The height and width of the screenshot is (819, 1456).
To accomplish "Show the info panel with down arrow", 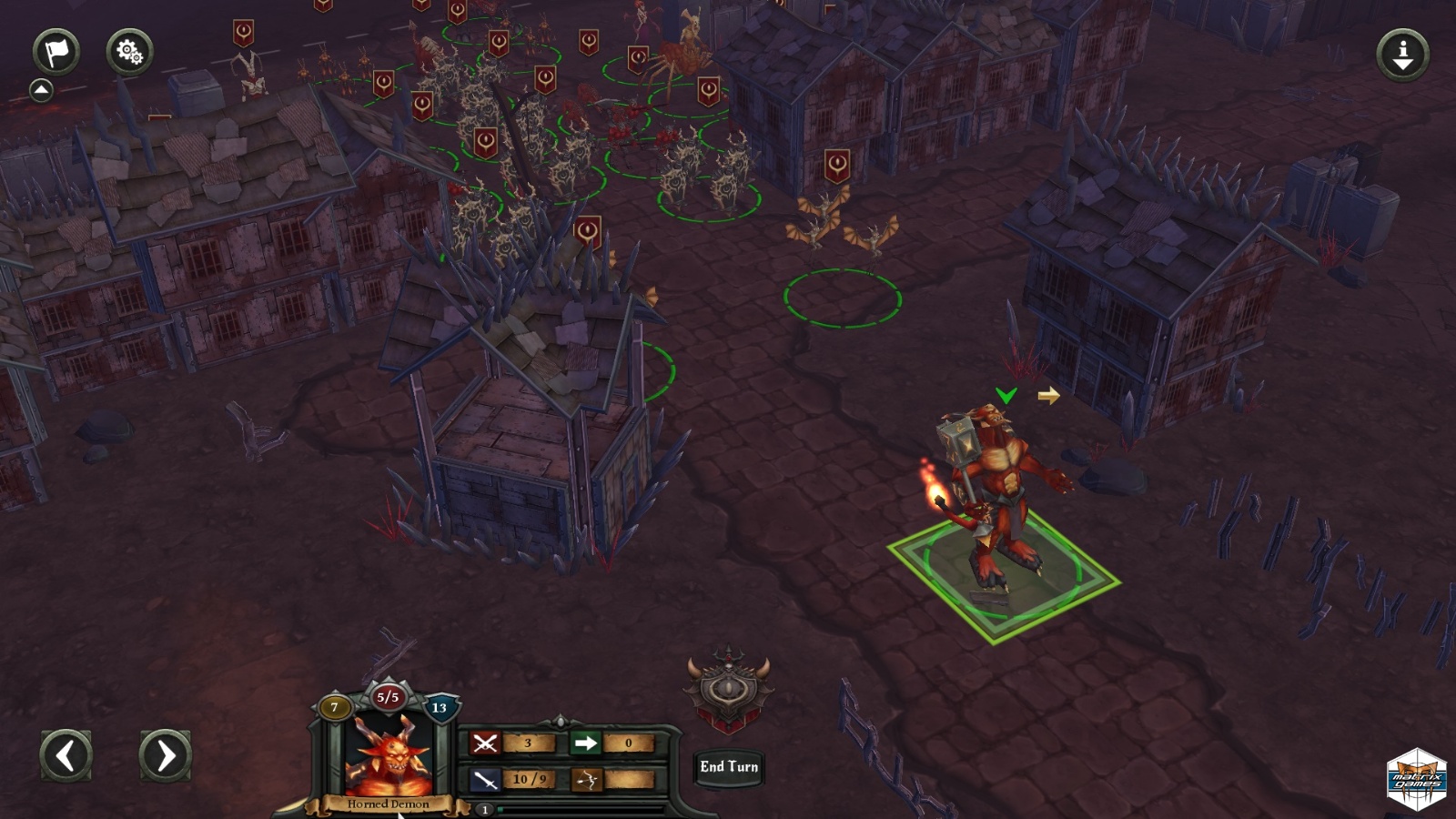I will coord(1402,54).
